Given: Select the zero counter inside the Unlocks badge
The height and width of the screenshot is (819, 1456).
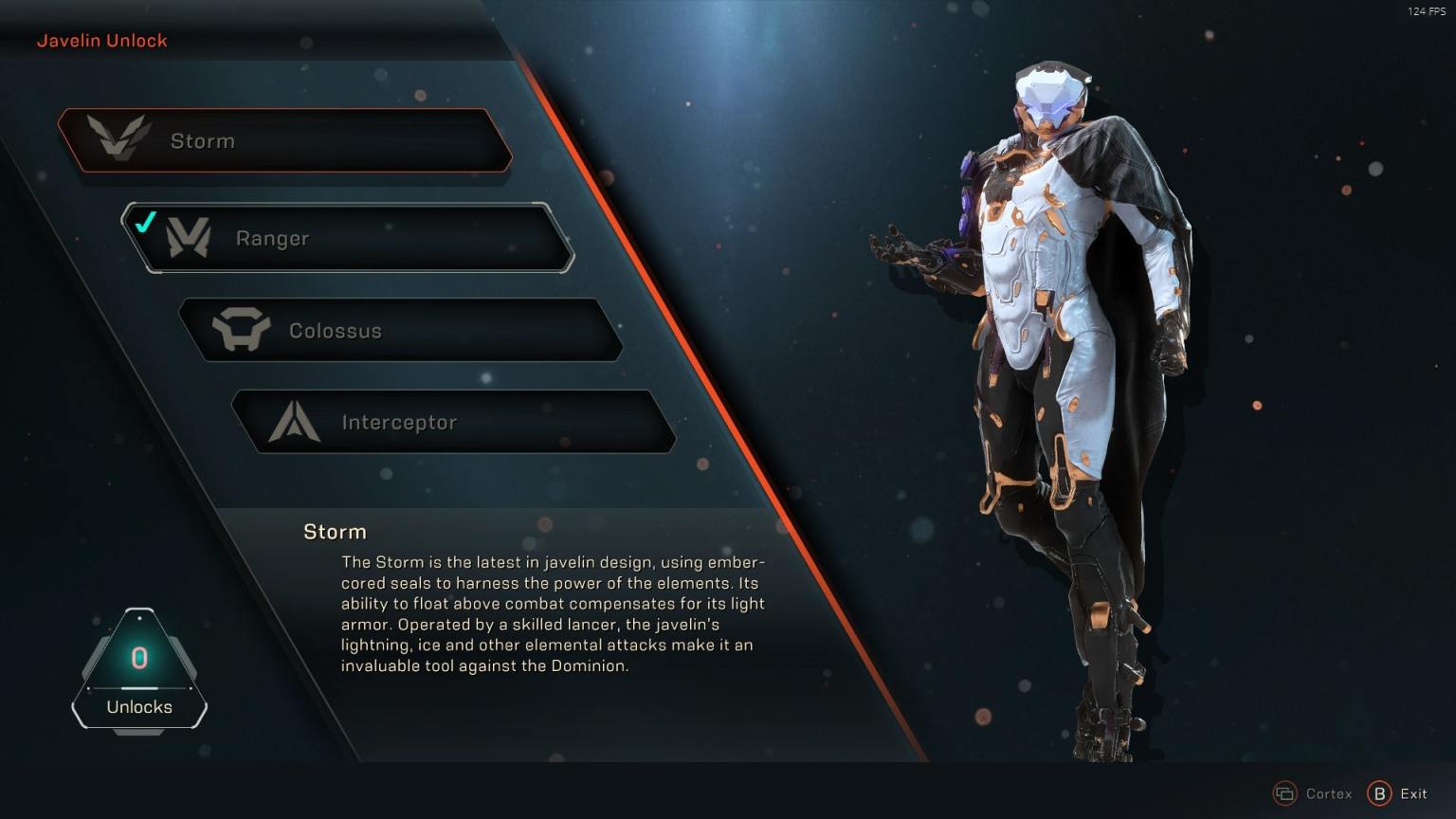Looking at the screenshot, I should pos(139,660).
